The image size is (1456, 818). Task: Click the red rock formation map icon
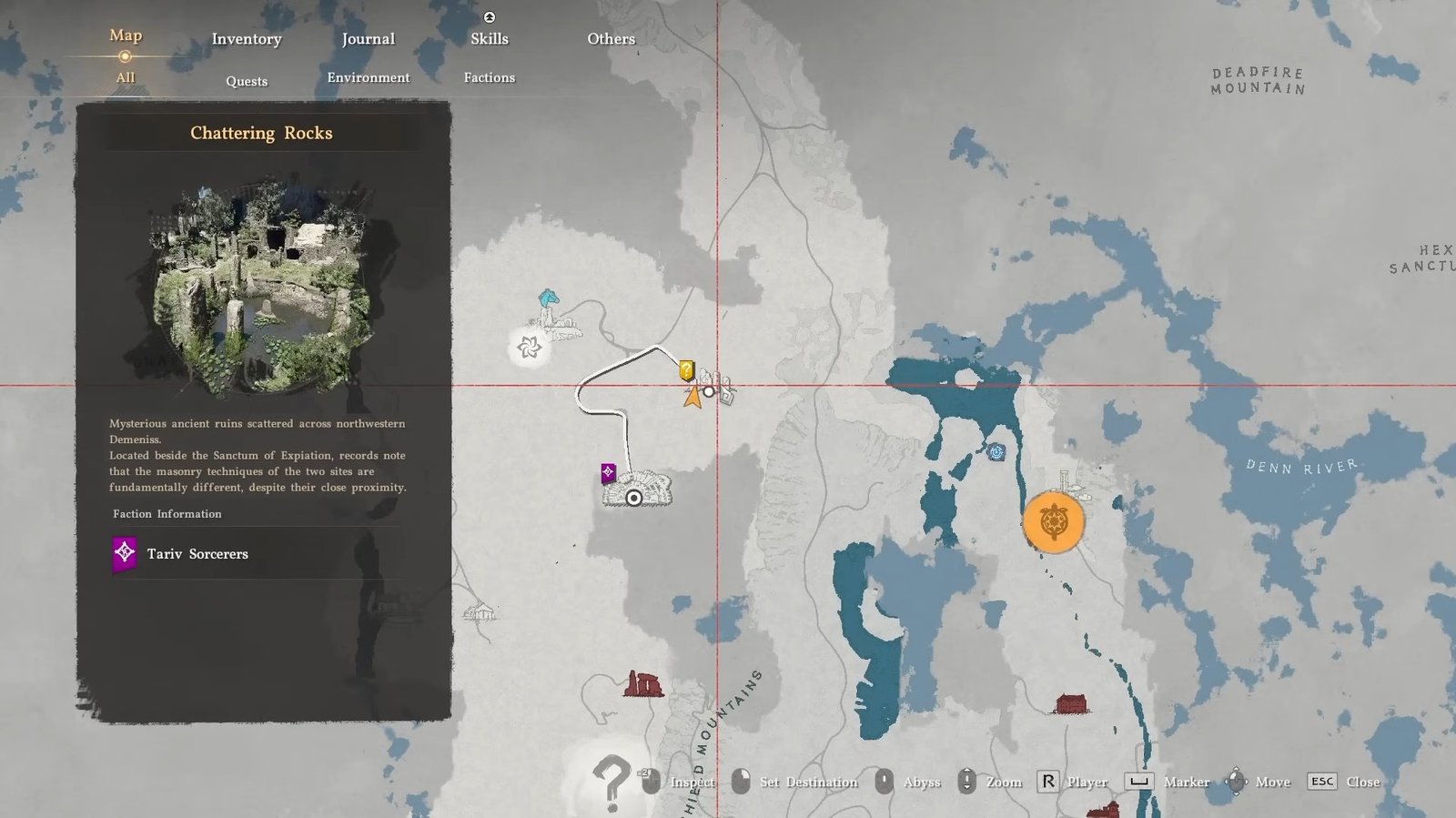point(643,683)
